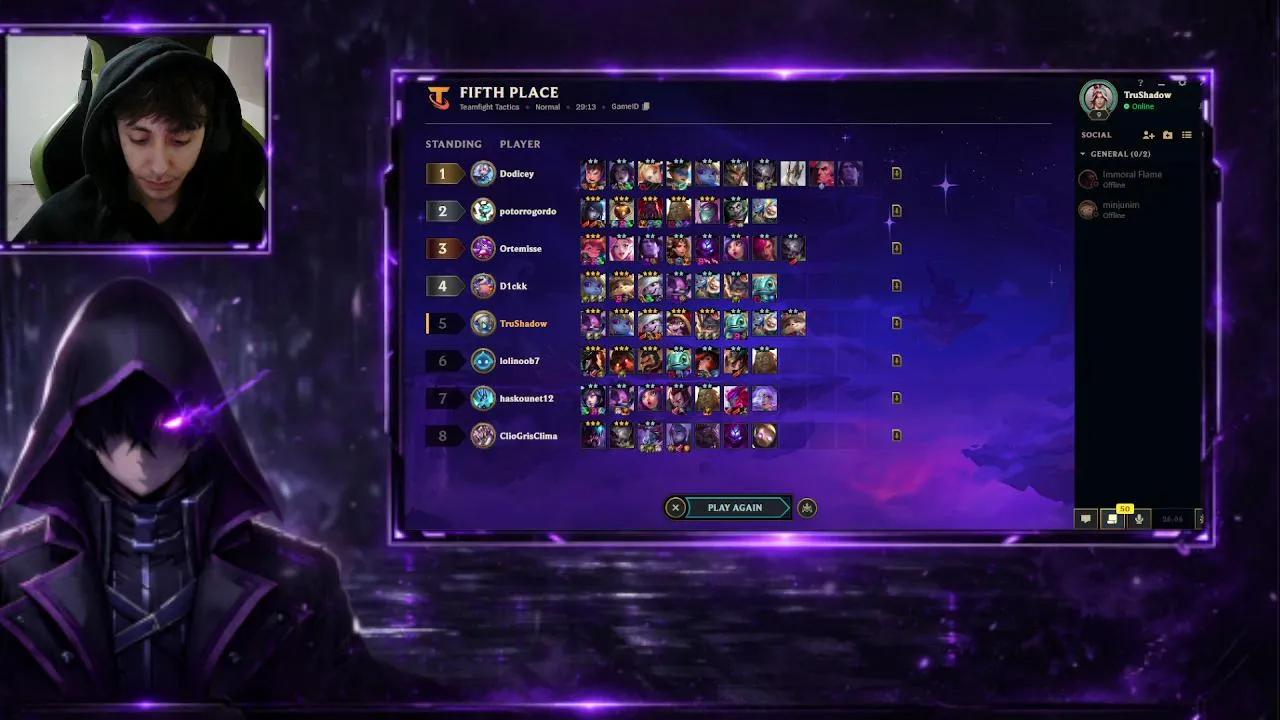Viewport: 1280px width, 720px height.
Task: Select the PLAYER column header
Action: (519, 144)
